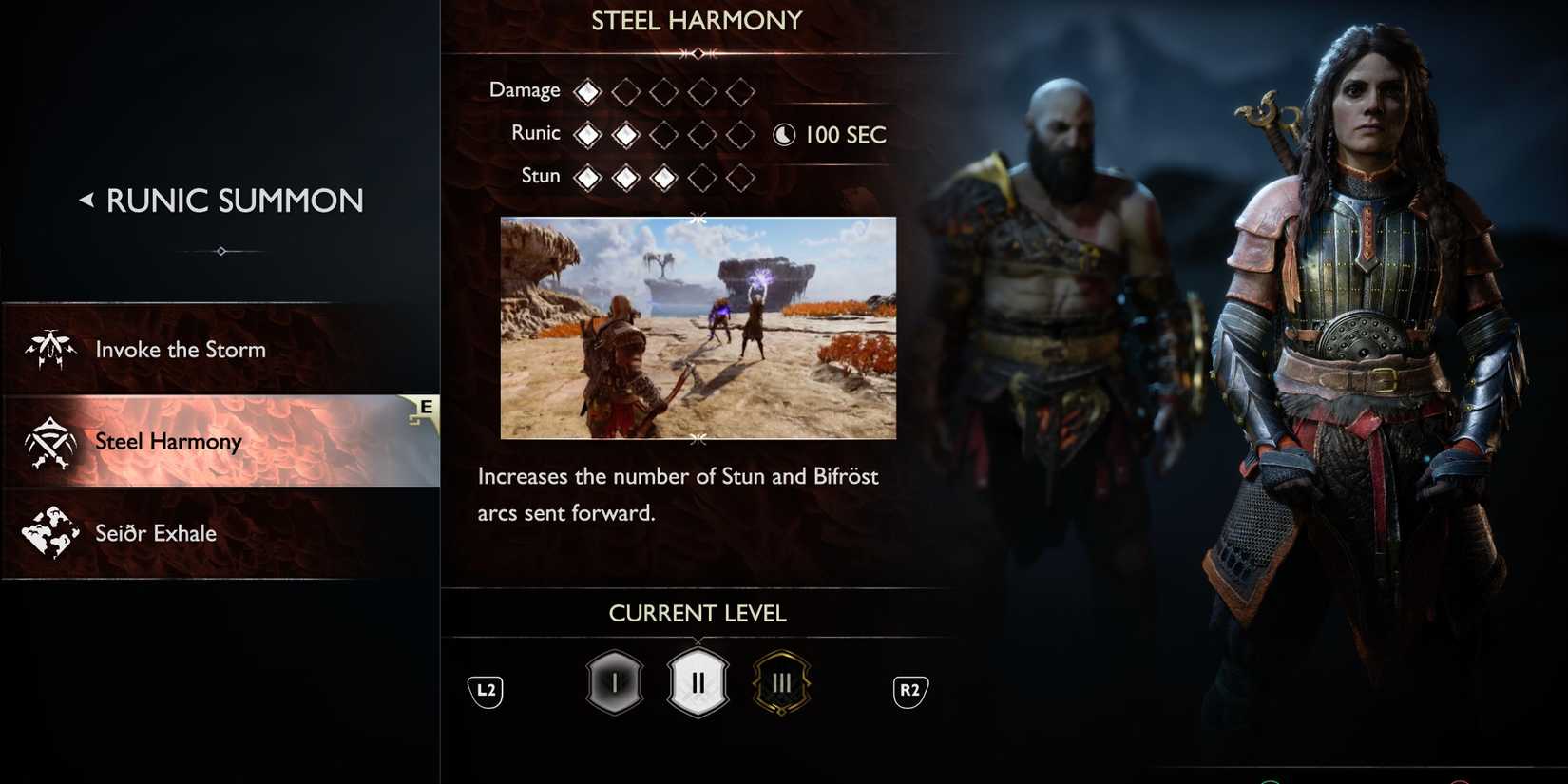Click the Steel Harmony title text
Screen dimensions: 1568x784
[x=697, y=20]
